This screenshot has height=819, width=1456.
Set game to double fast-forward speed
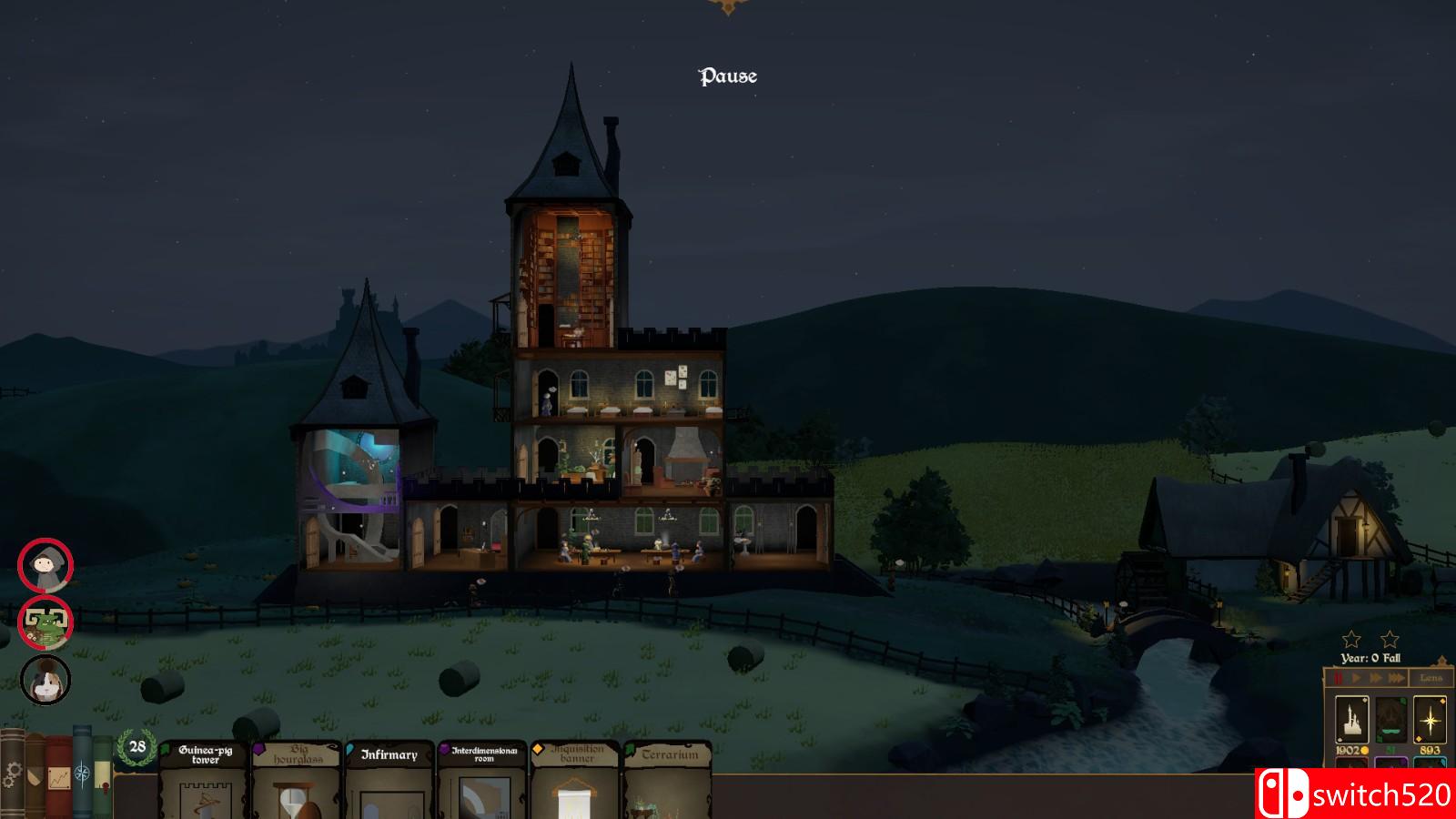[x=1375, y=678]
